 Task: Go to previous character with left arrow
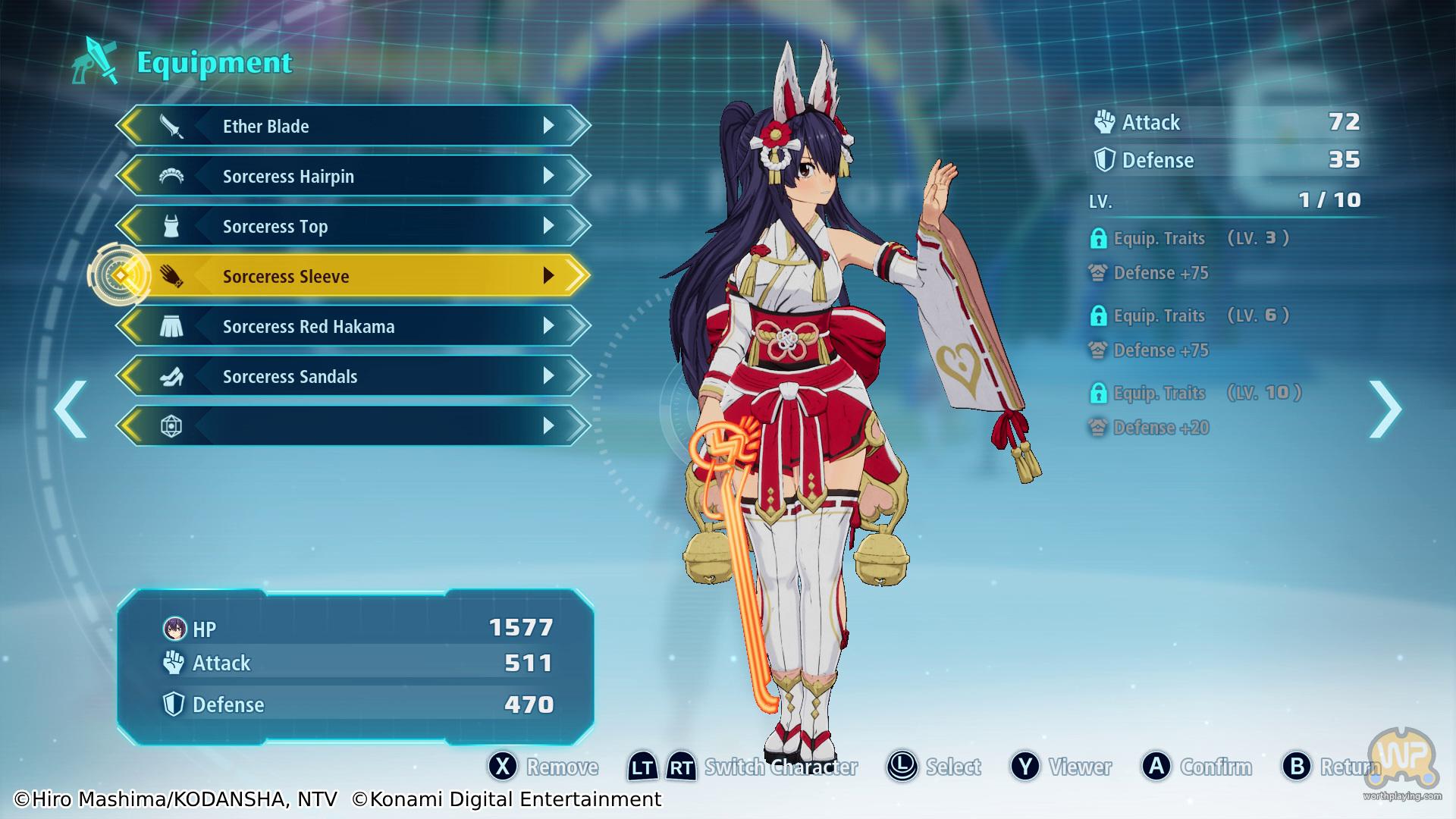71,409
